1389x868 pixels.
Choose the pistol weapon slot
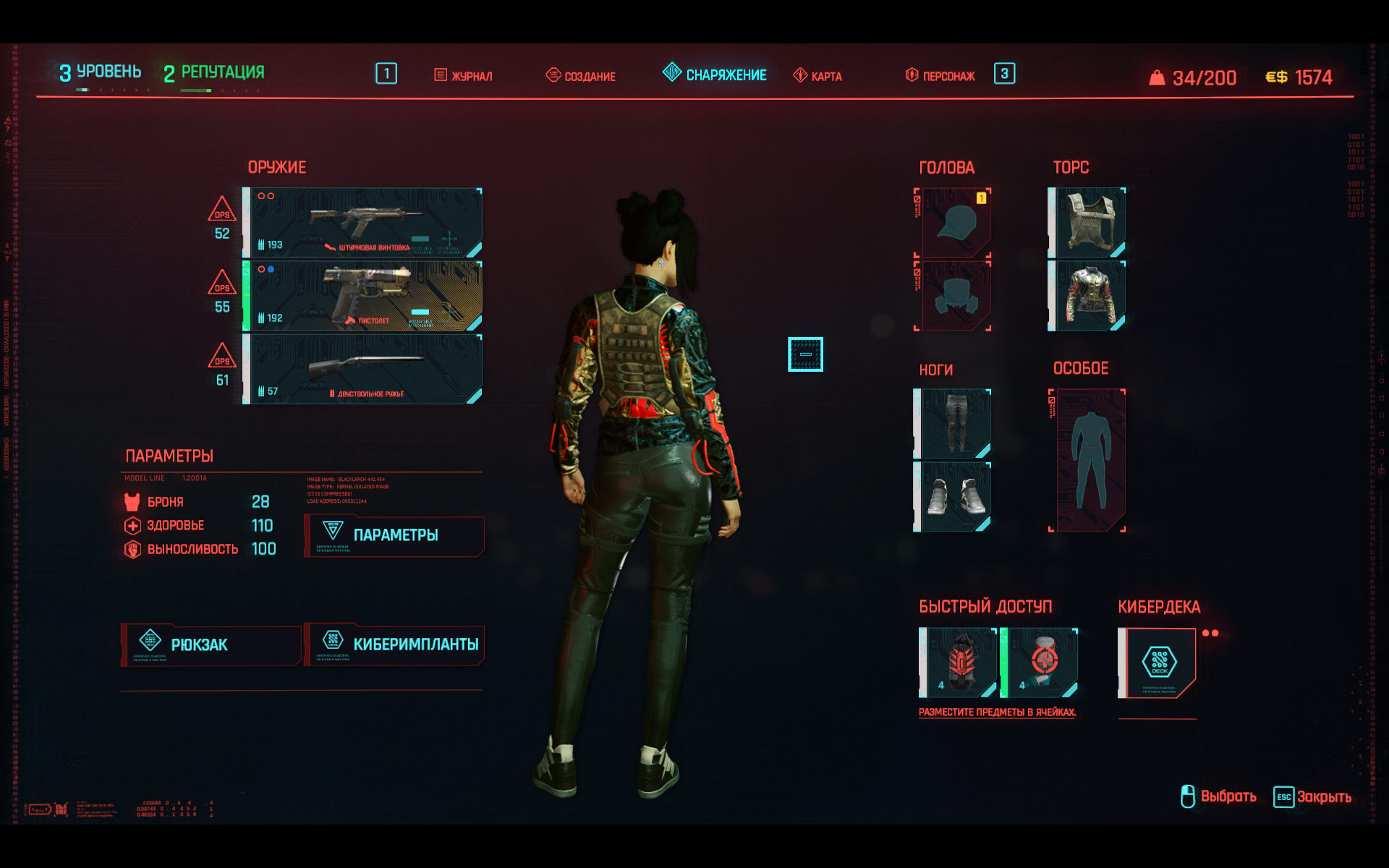click(x=362, y=296)
